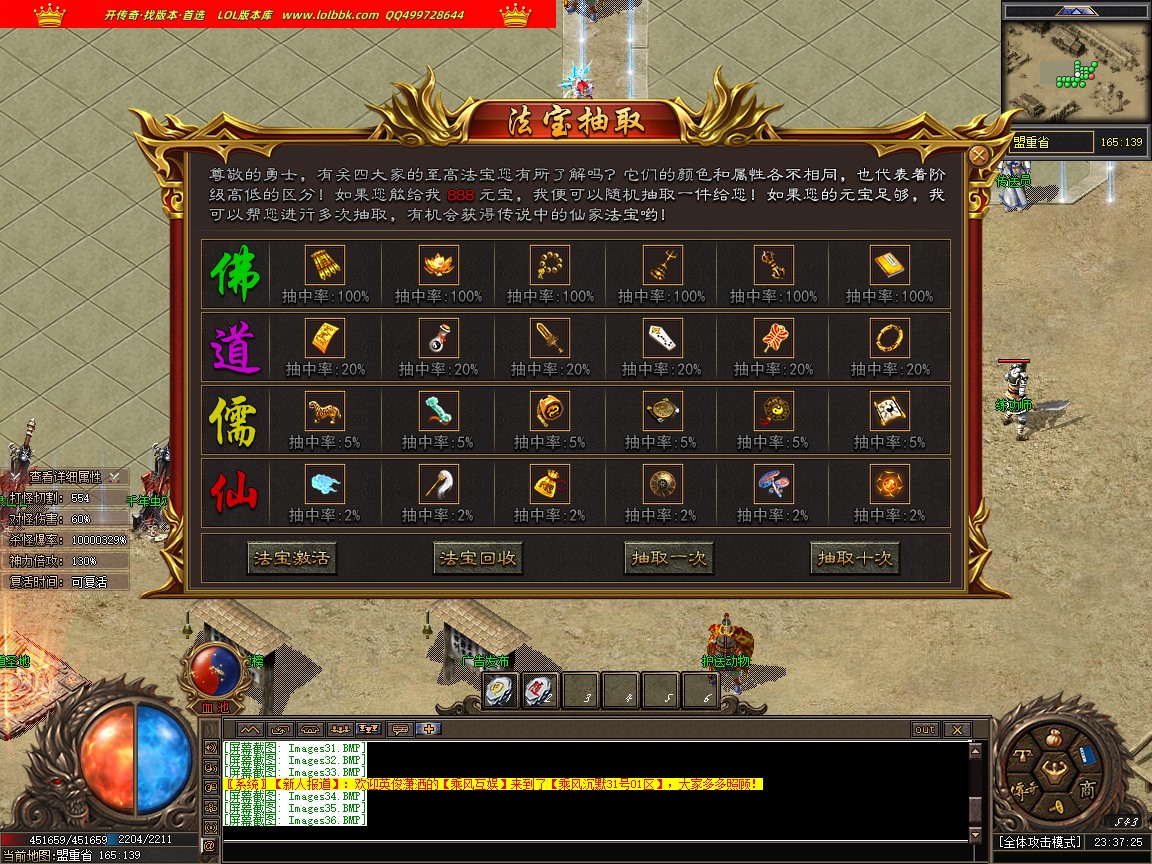The image size is (1152, 864).
Task: Select the golden tiger treasure in 儒 row
Action: click(324, 411)
